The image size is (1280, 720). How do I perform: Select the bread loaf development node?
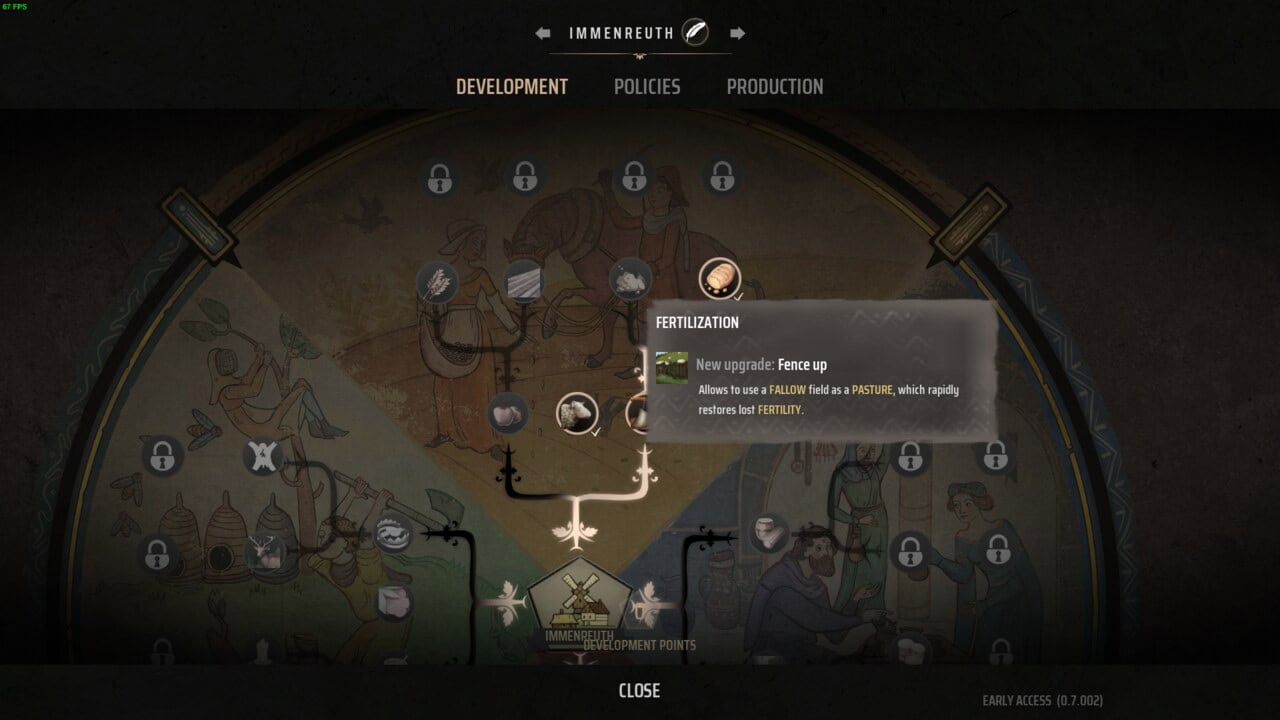[719, 279]
